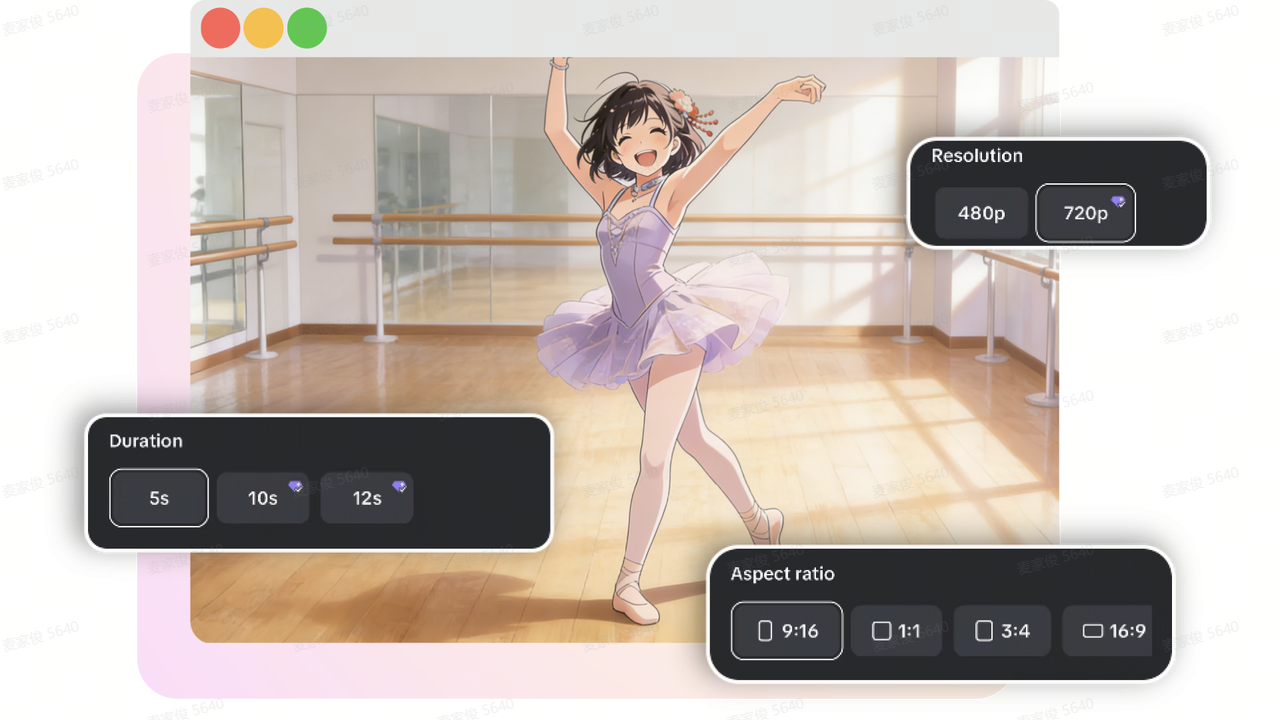Set duration to 5s
This screenshot has width=1280, height=720.
(159, 498)
